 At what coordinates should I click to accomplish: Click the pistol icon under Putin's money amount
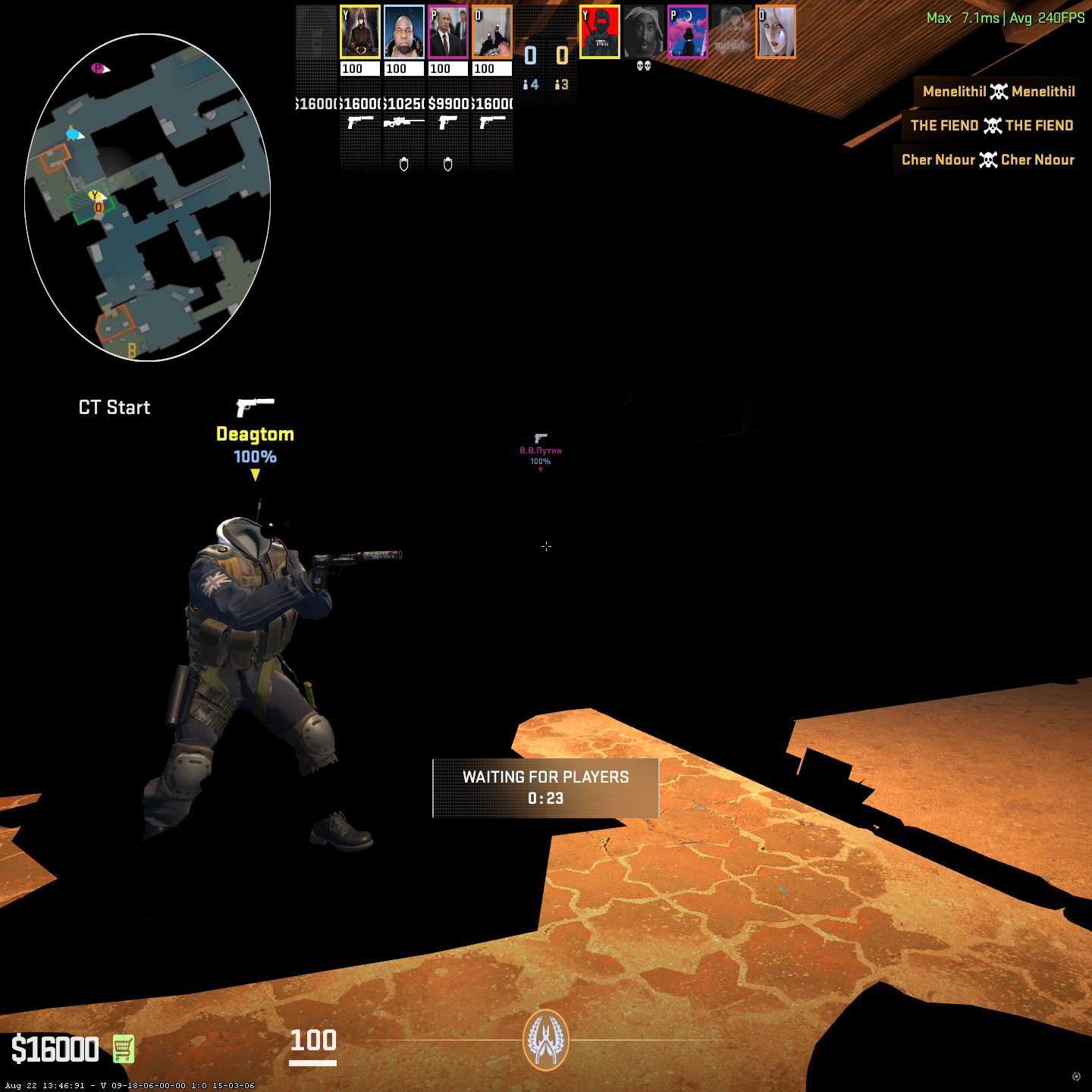pyautogui.click(x=447, y=123)
